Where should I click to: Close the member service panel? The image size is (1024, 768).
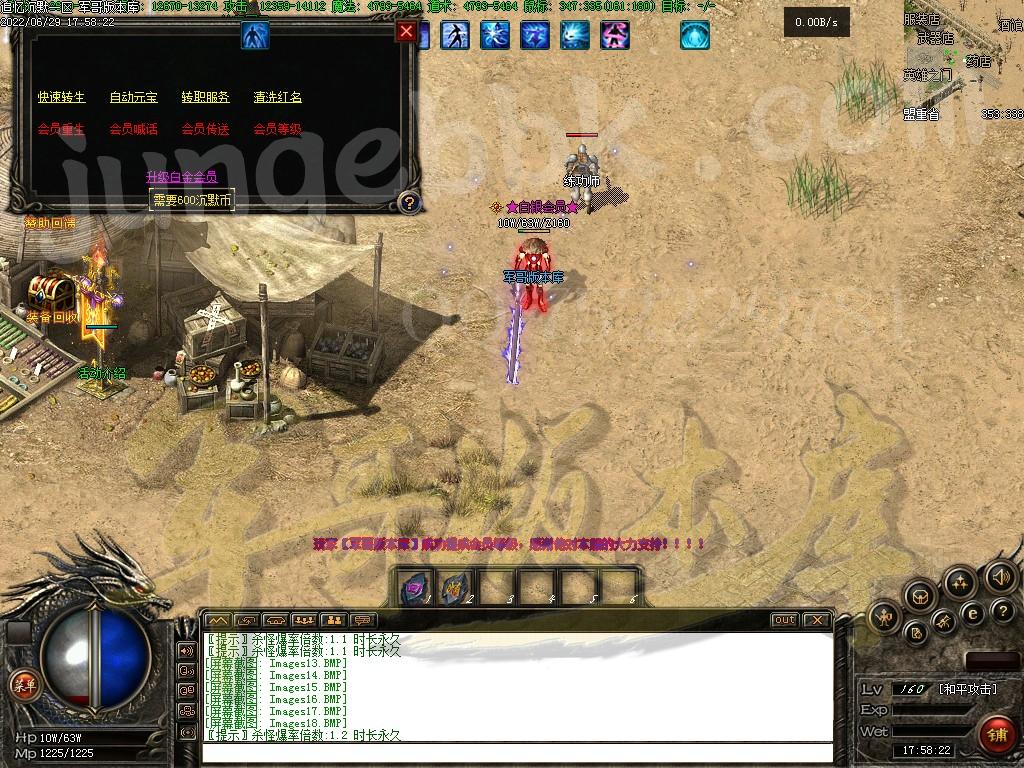click(x=406, y=31)
